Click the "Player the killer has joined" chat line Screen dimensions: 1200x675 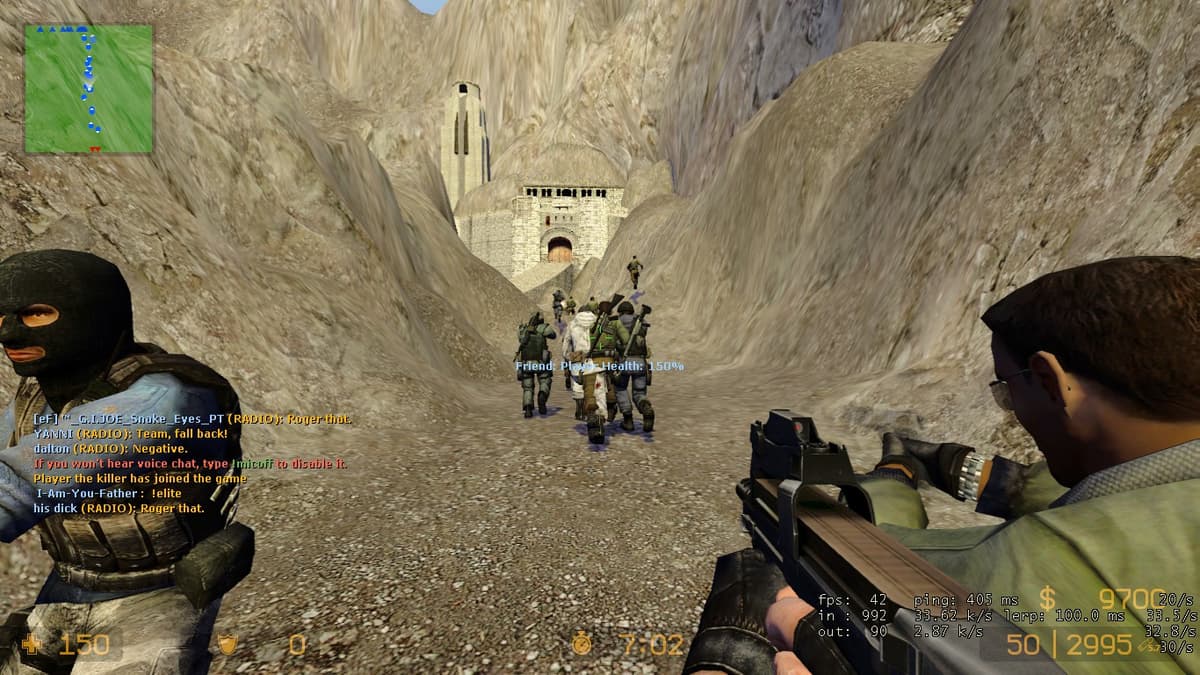click(139, 478)
